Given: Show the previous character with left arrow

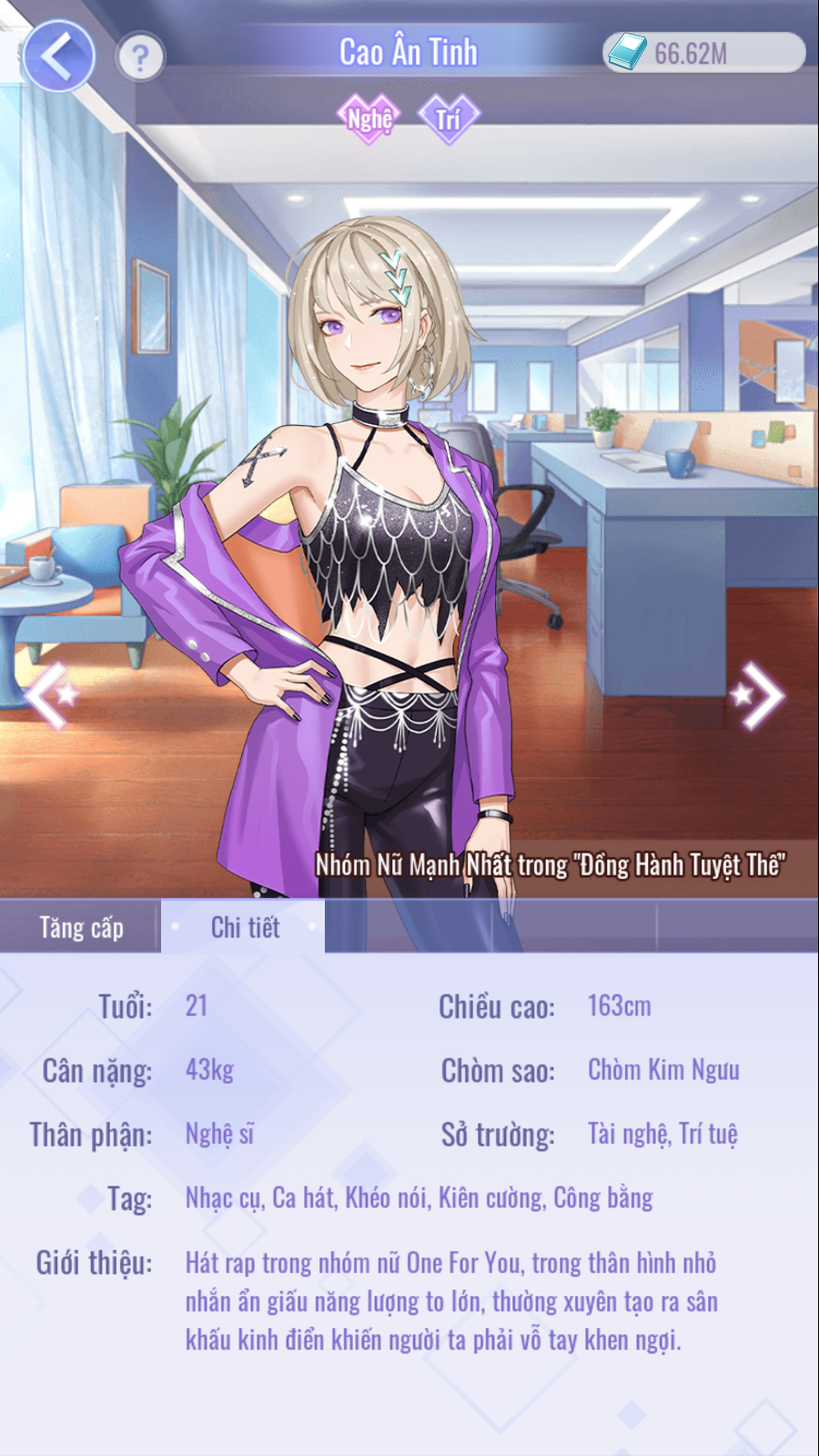Looking at the screenshot, I should pos(51,696).
